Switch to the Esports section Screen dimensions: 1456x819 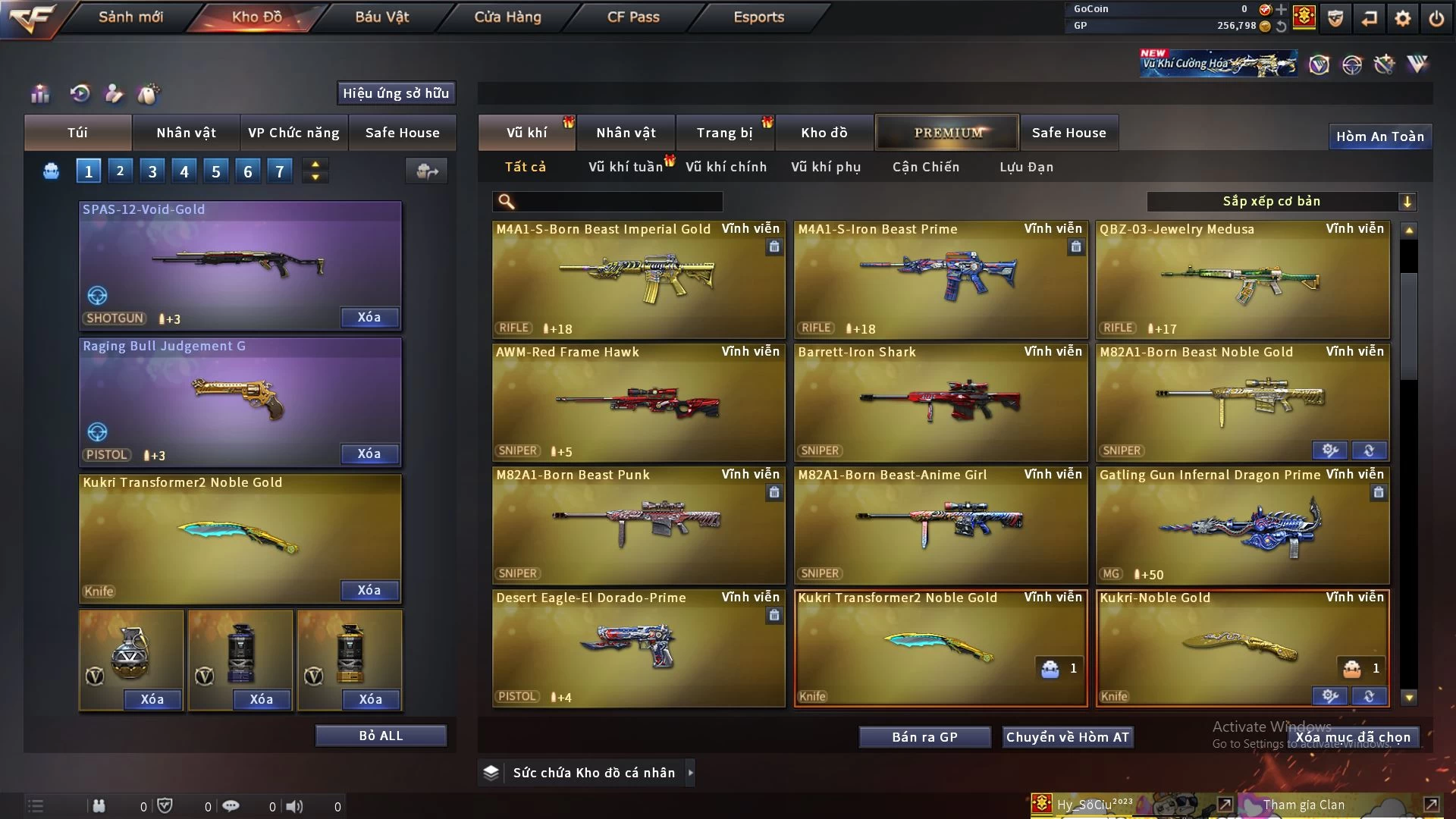click(x=758, y=17)
